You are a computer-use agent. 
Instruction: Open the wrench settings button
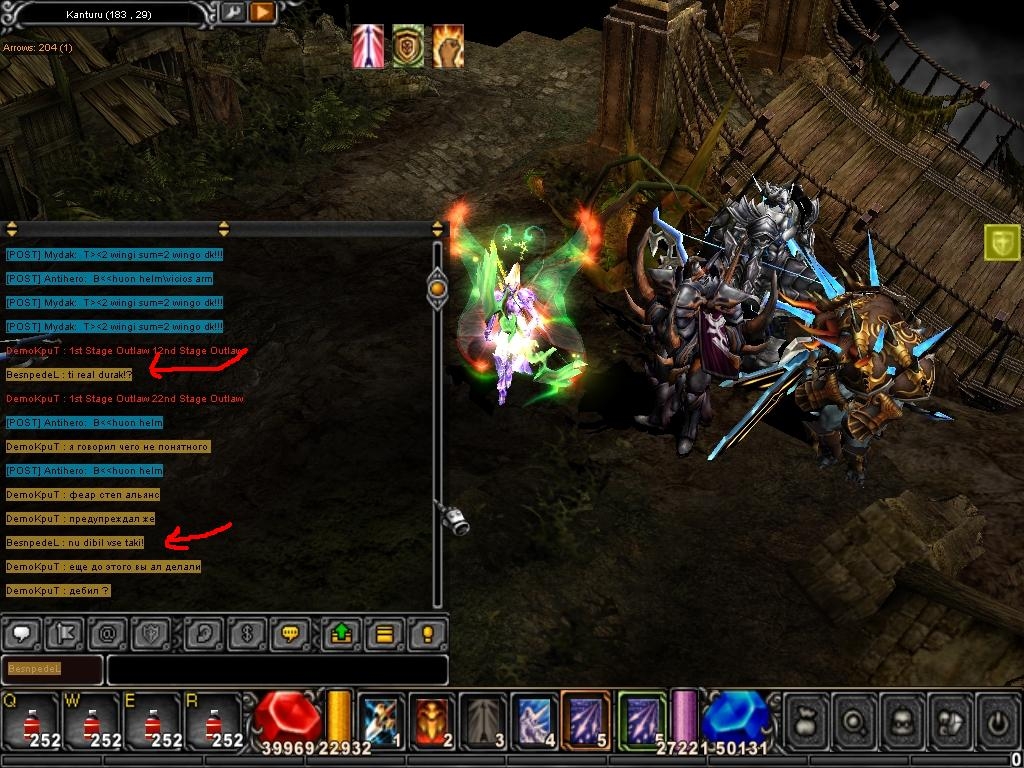(x=232, y=13)
